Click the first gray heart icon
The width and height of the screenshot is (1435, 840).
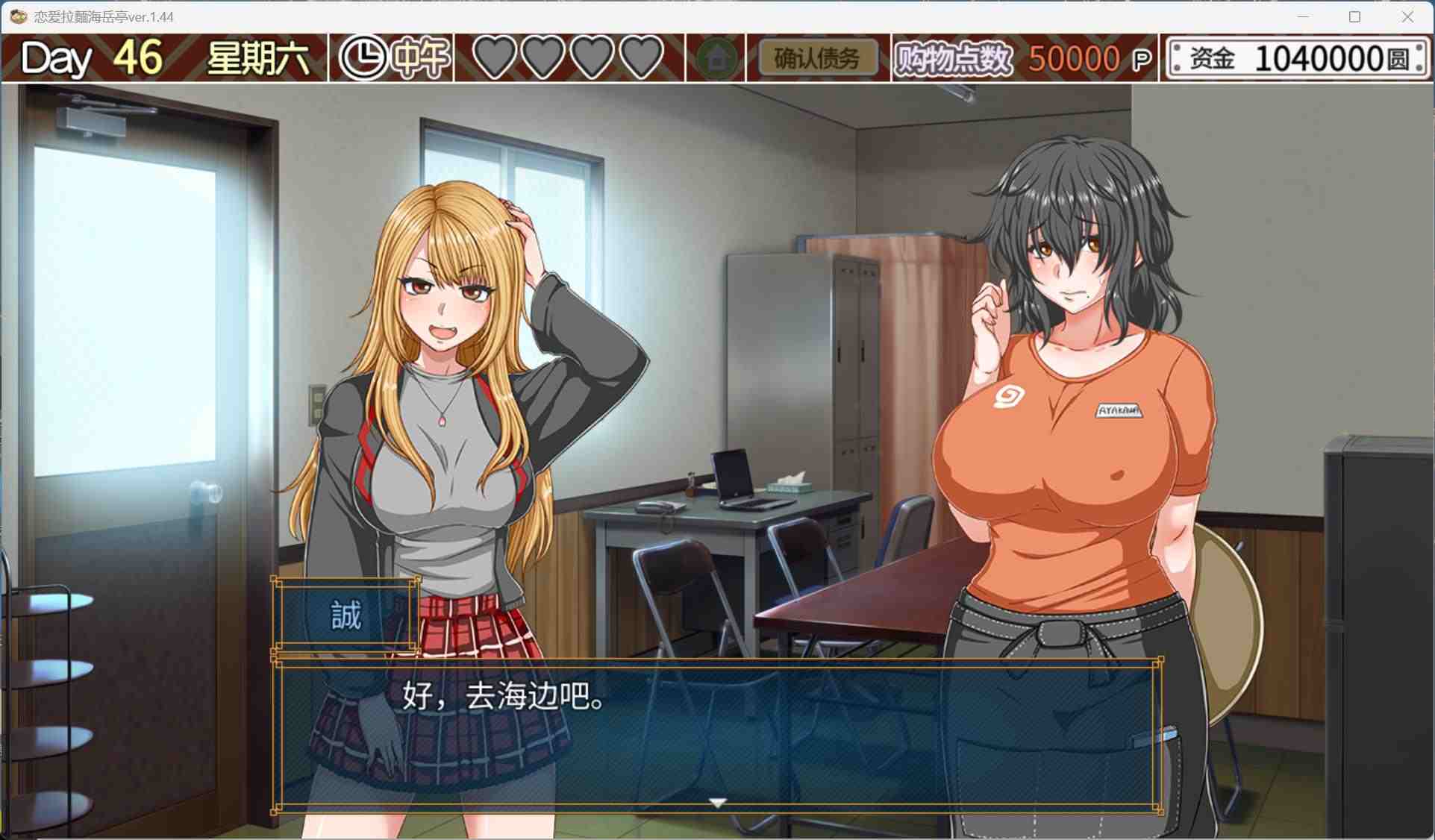pos(493,57)
